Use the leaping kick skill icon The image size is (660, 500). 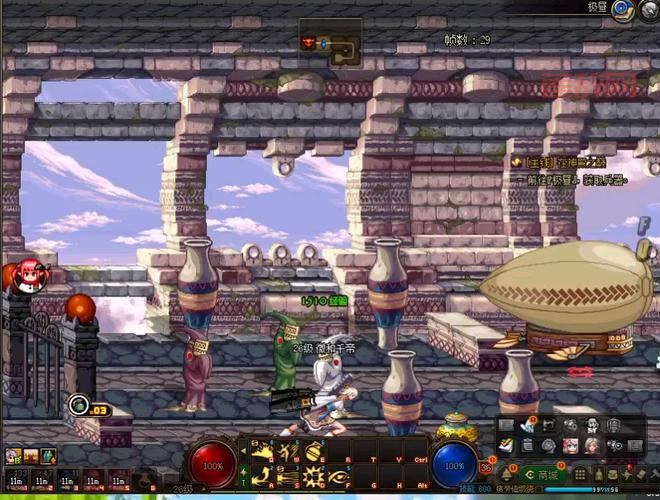coord(289,450)
